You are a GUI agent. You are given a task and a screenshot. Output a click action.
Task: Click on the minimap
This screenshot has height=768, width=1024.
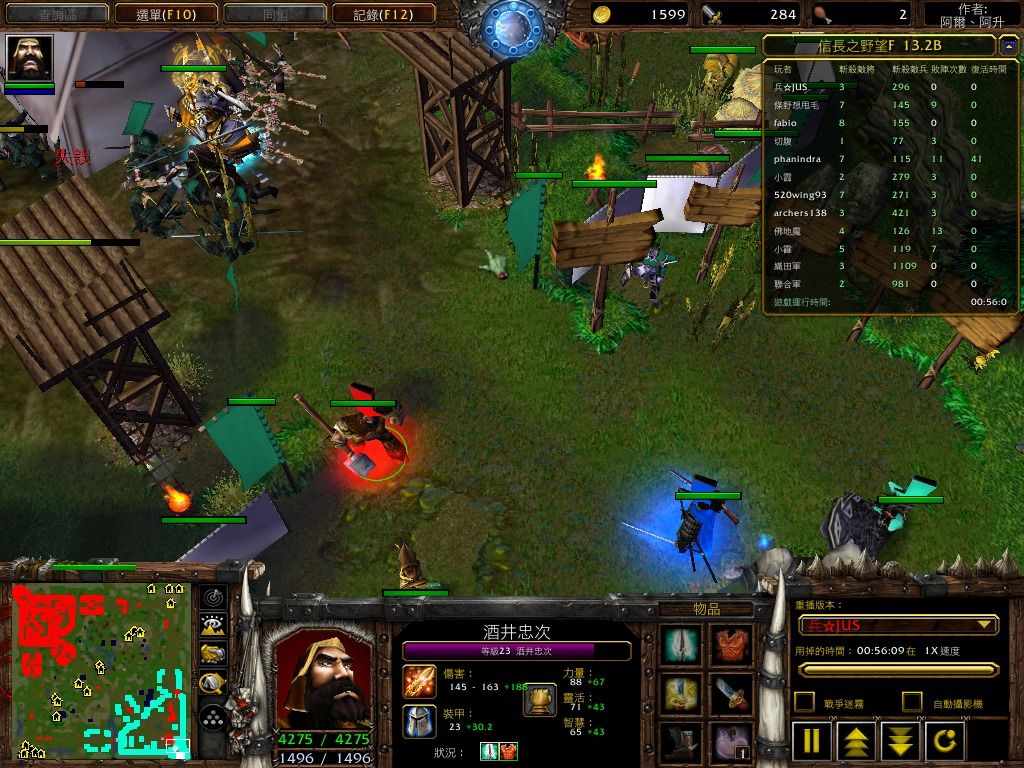(x=100, y=670)
